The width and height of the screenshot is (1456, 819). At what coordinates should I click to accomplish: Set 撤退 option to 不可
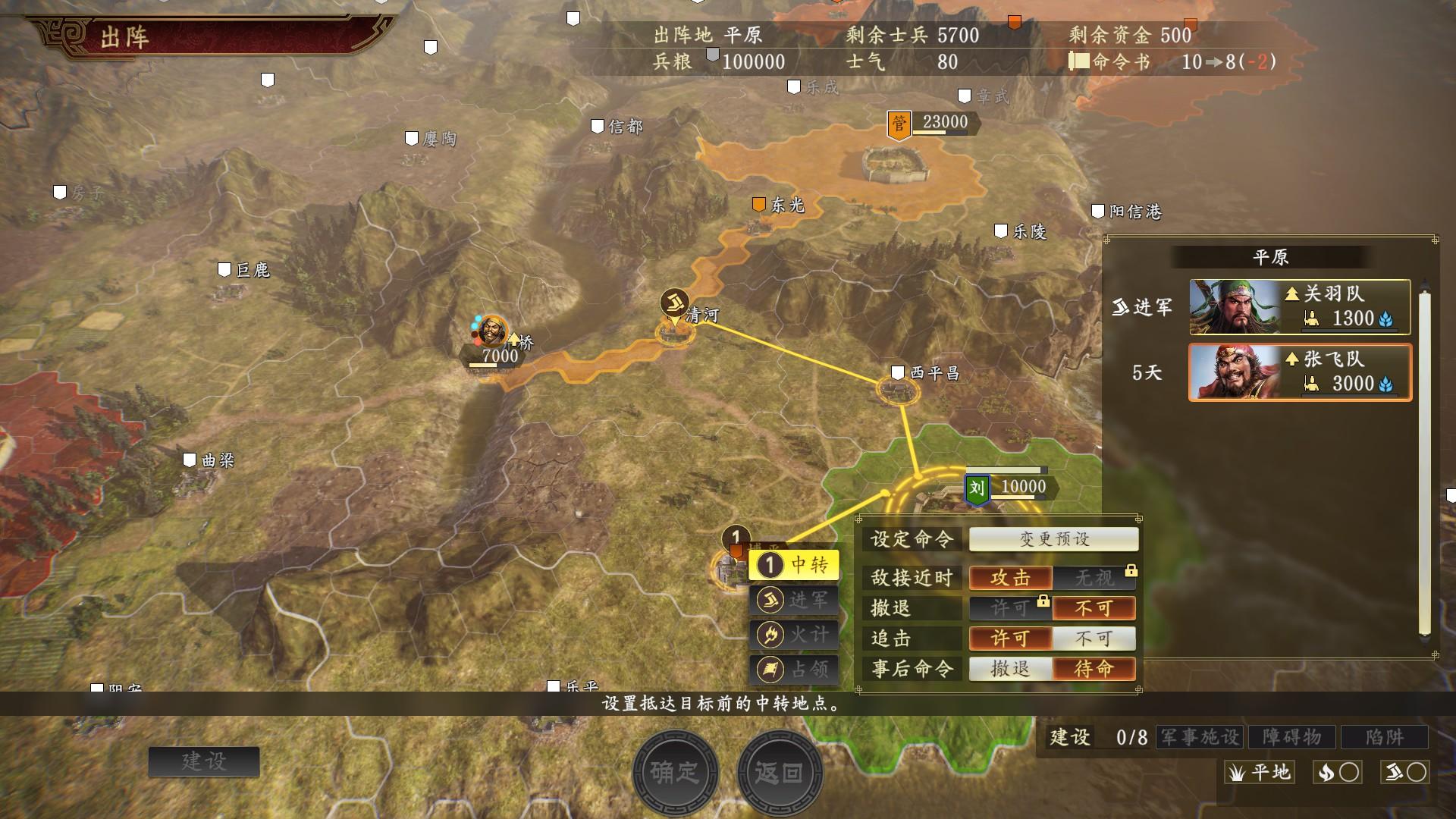coord(1094,608)
